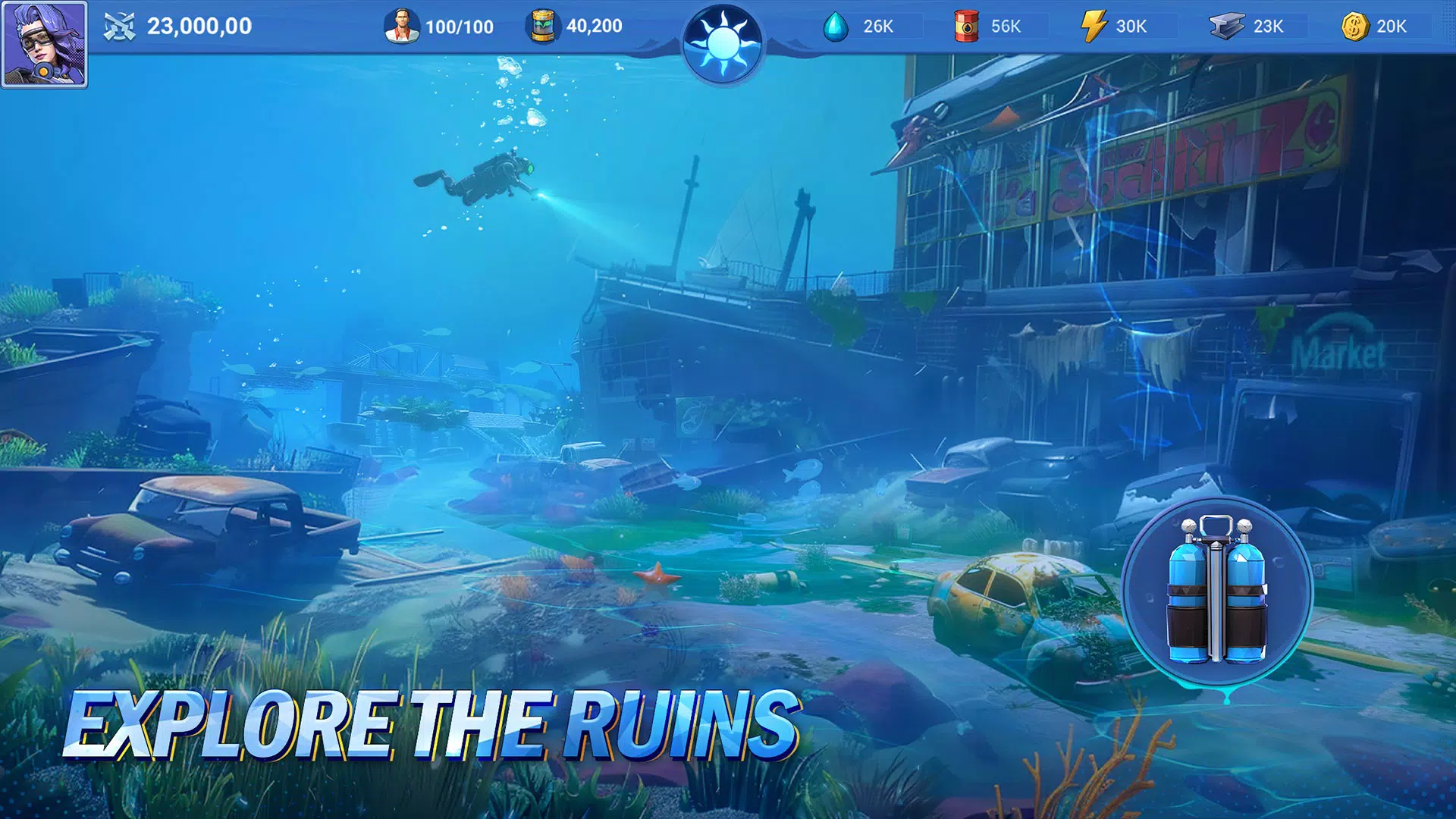Click the 100/100 survivor capacity text
Screen dimensions: 1456x819
point(459,26)
